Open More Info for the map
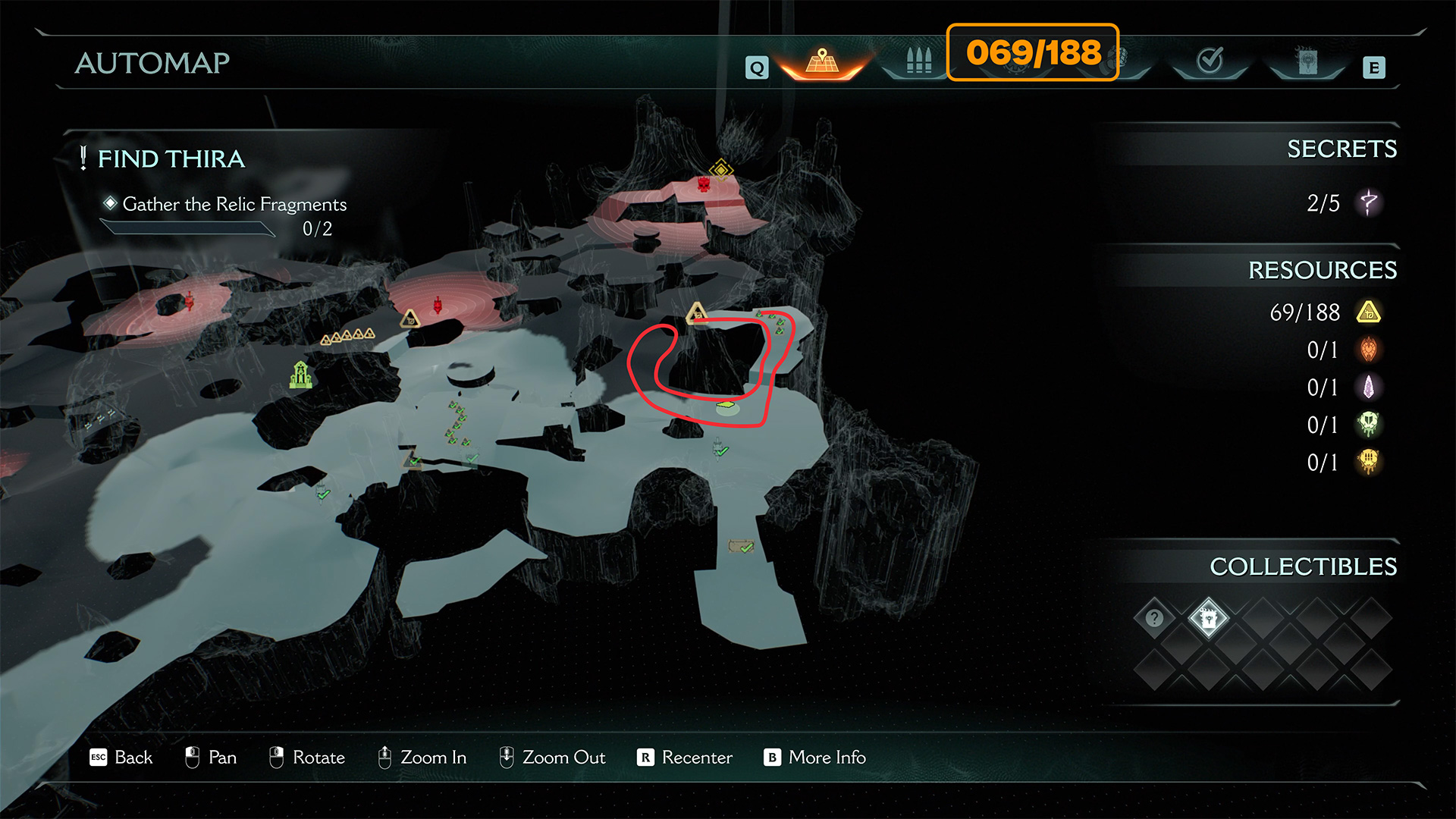Screen dimensions: 1456x819 [x=814, y=758]
